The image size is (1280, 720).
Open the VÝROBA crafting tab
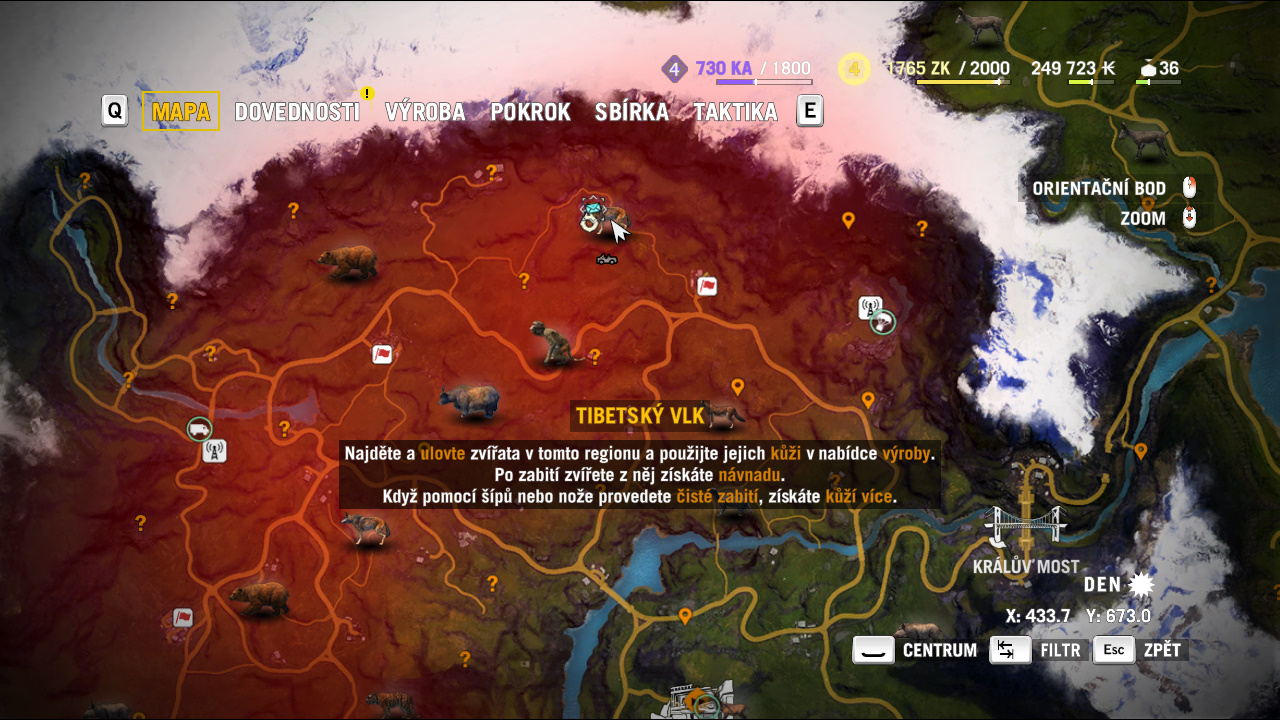(425, 112)
